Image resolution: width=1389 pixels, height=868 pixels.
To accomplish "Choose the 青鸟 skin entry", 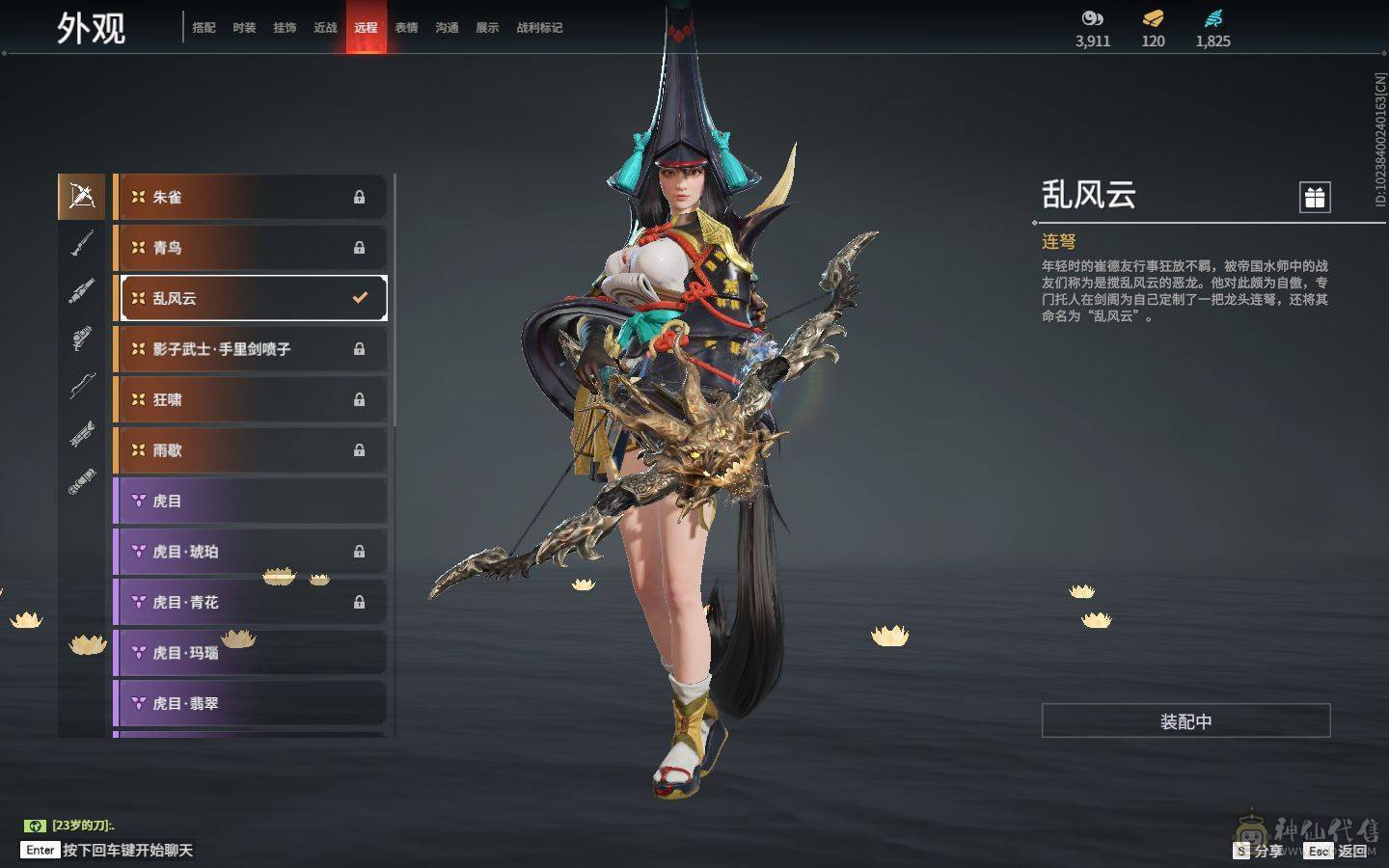I will (x=251, y=248).
